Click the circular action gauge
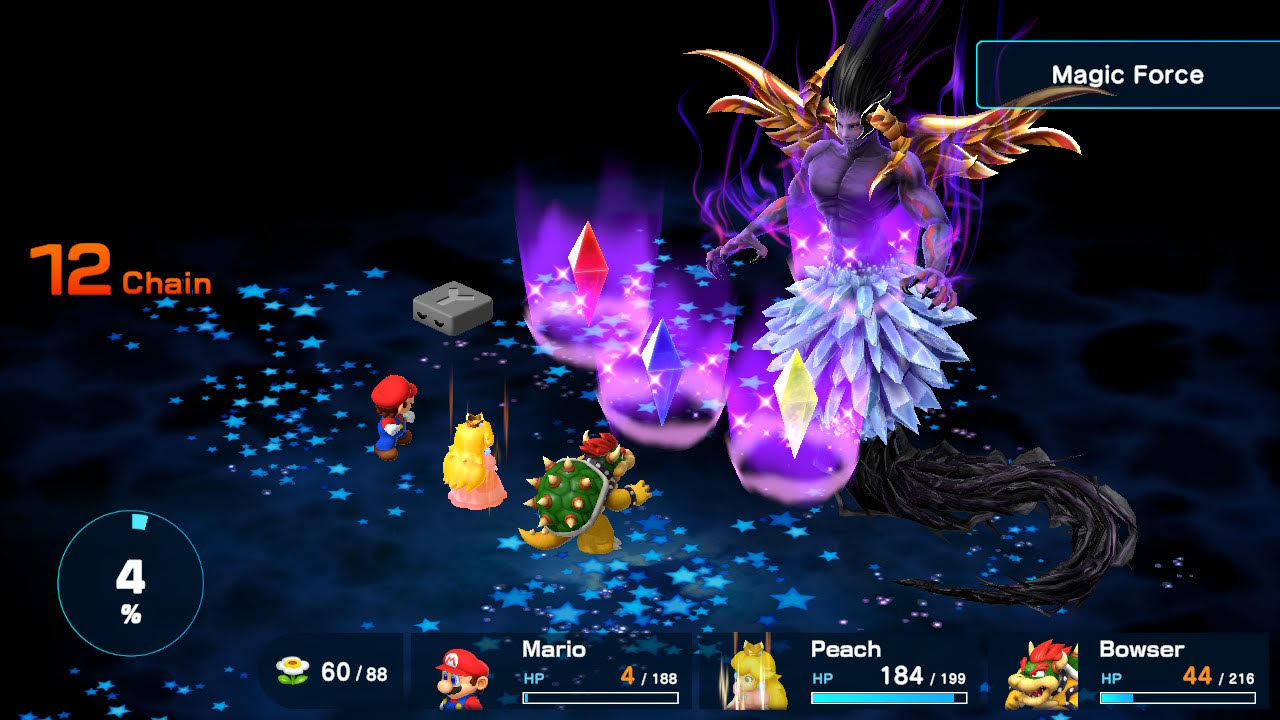The image size is (1280, 720). point(130,583)
